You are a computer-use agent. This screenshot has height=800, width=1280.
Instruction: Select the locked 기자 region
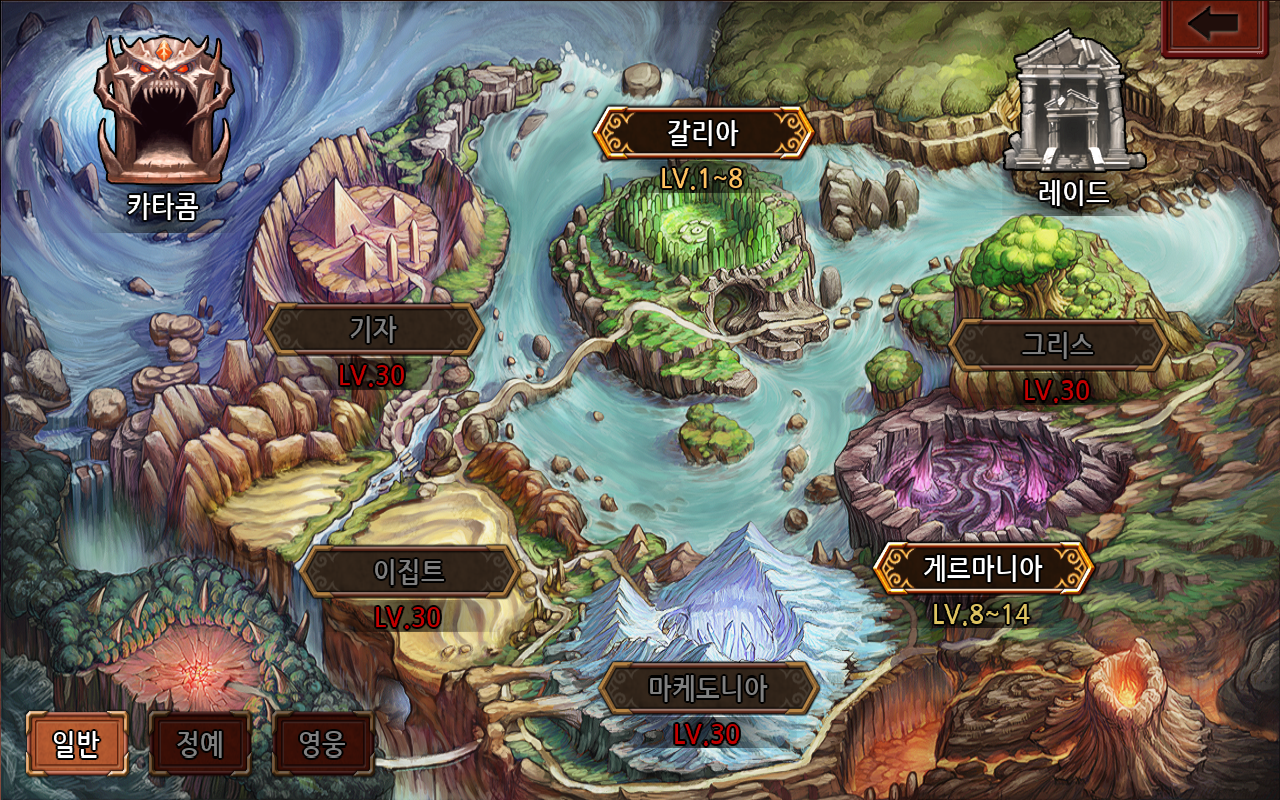tap(374, 329)
